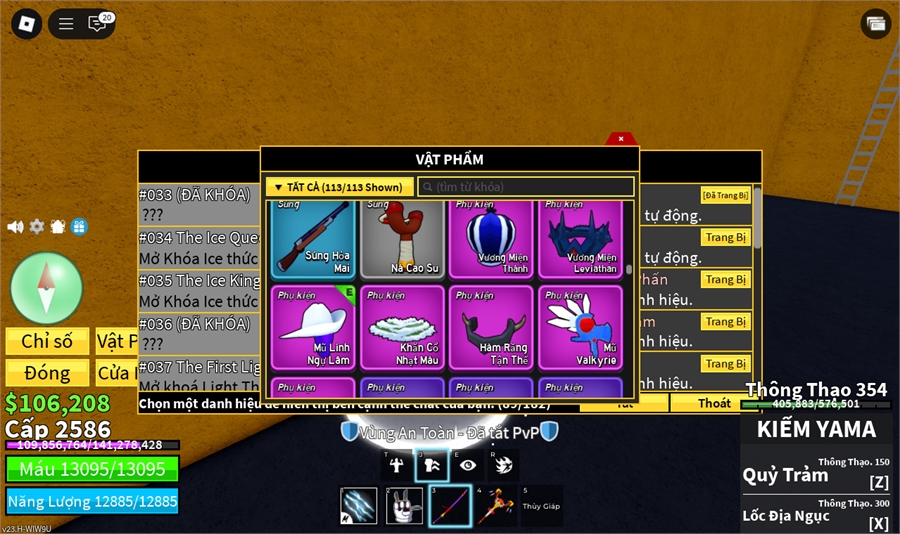Select the Hàm Răng Tận Thế accessory
The width and height of the screenshot is (900, 534).
pos(492,328)
